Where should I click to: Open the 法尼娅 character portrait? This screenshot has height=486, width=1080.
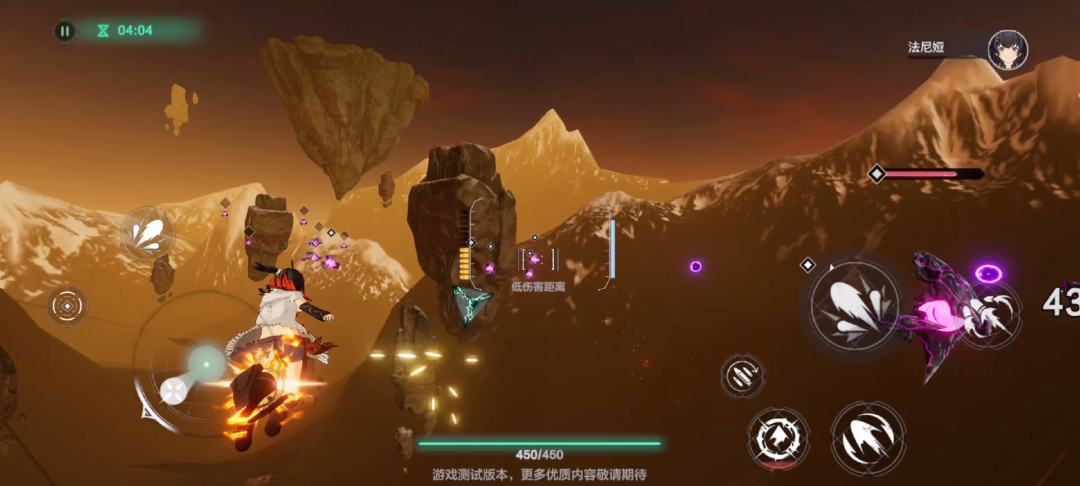click(x=1007, y=49)
